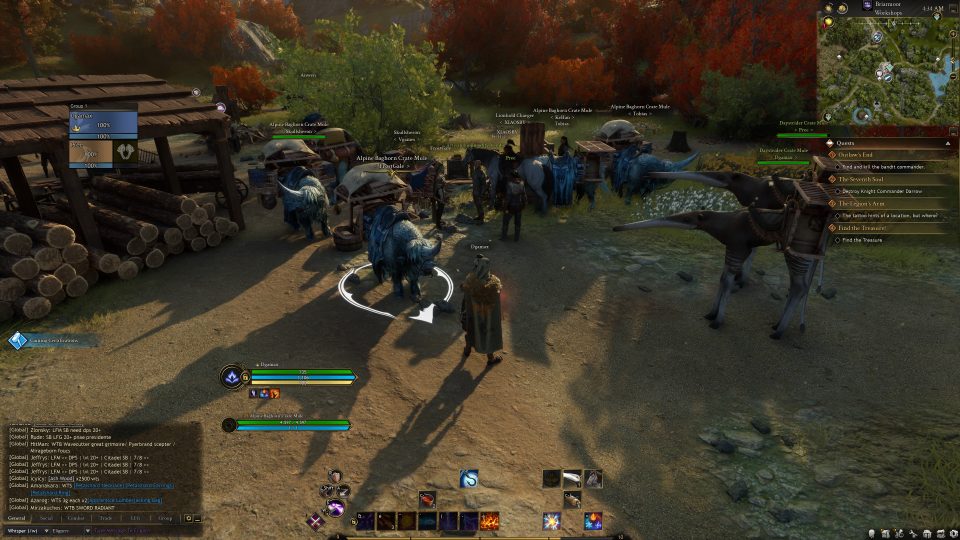This screenshot has height=540, width=960.
Task: Switch to the General chat tab
Action: point(17,518)
